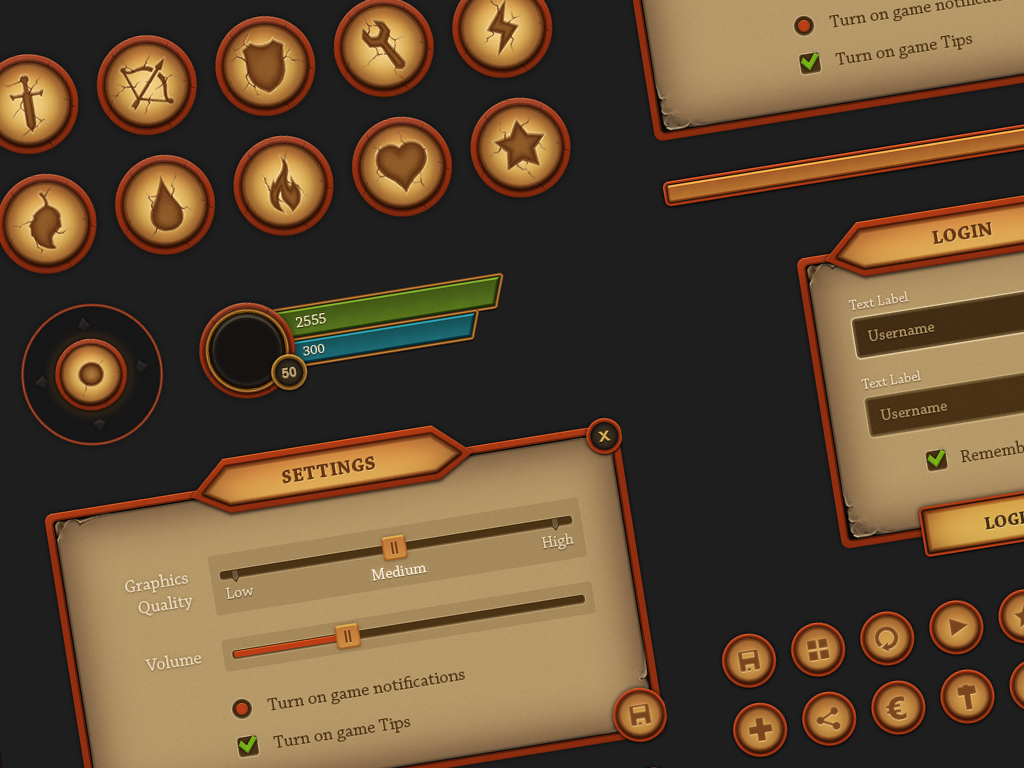Choose the heart icon button

401,166
